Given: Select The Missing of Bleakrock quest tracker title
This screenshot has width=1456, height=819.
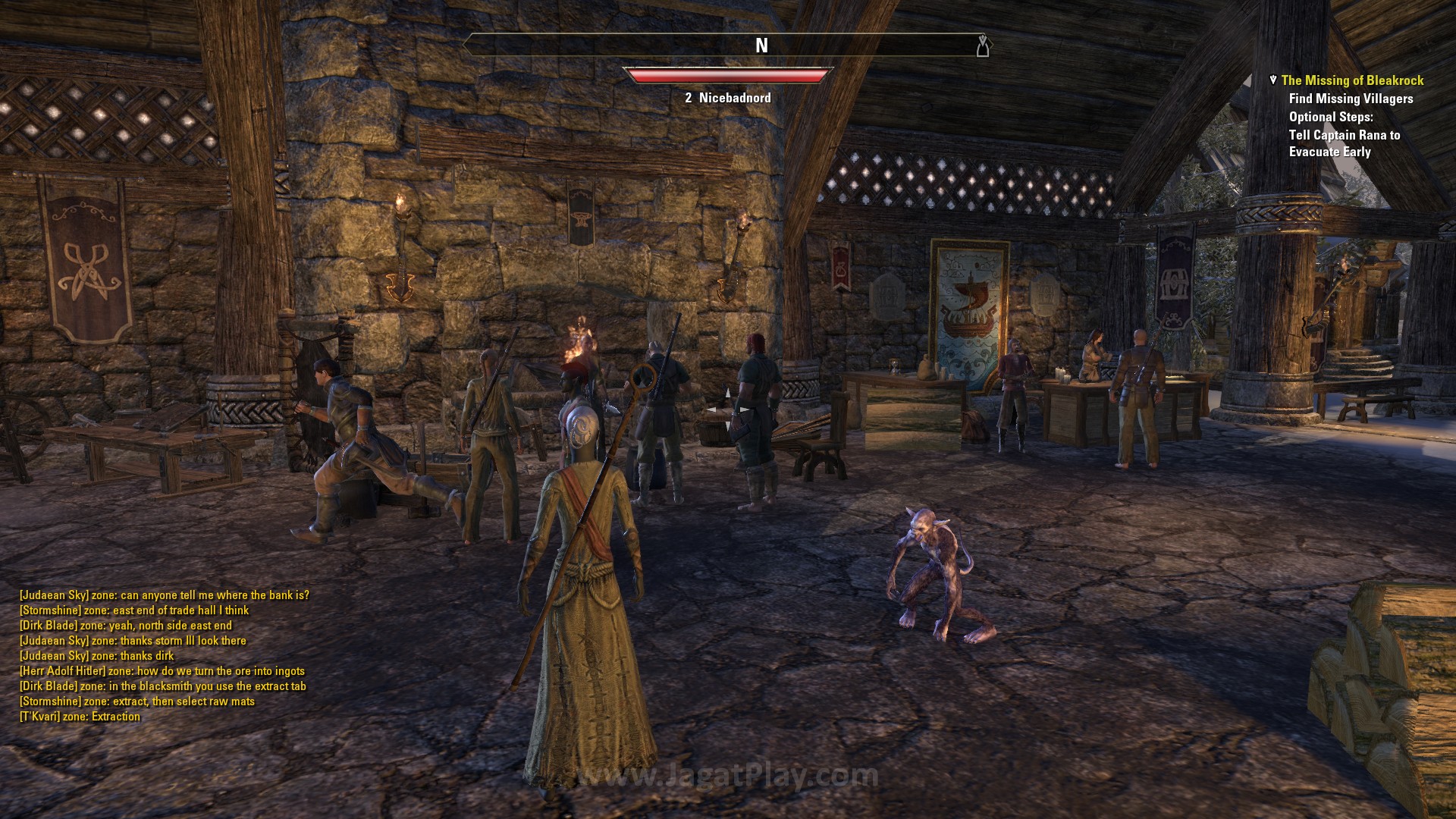Looking at the screenshot, I should (1351, 80).
